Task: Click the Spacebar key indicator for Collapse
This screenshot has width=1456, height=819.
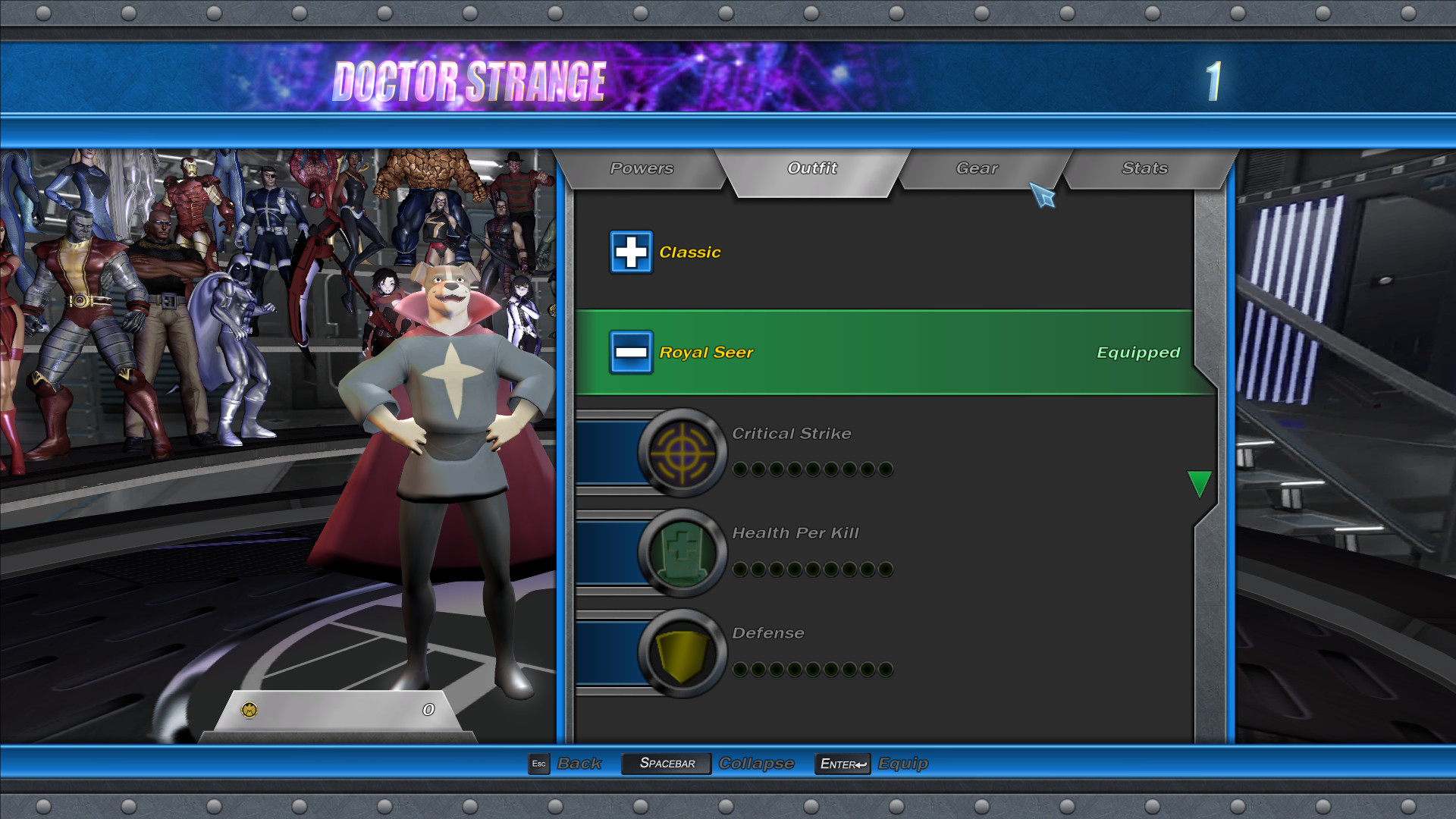Action: 665,764
